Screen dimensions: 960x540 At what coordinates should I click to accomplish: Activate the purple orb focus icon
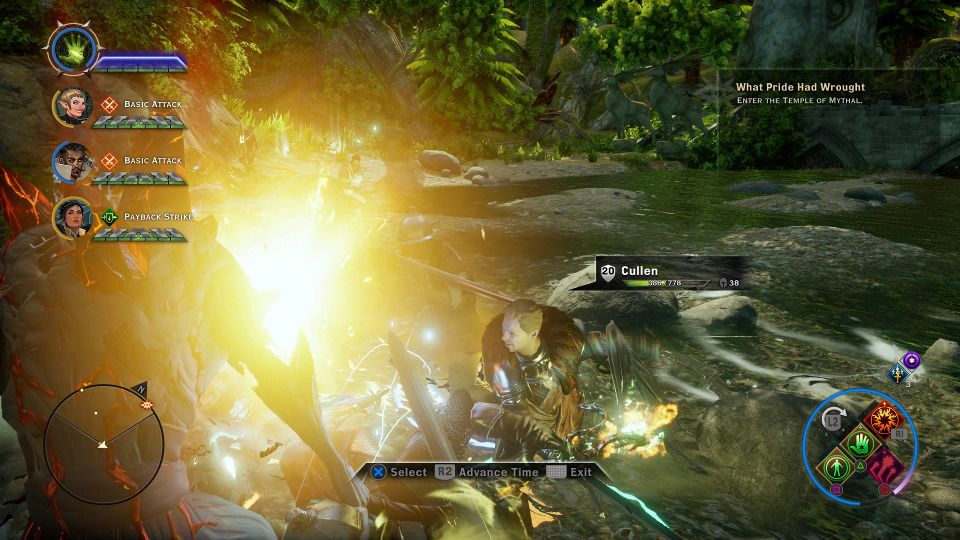click(910, 359)
